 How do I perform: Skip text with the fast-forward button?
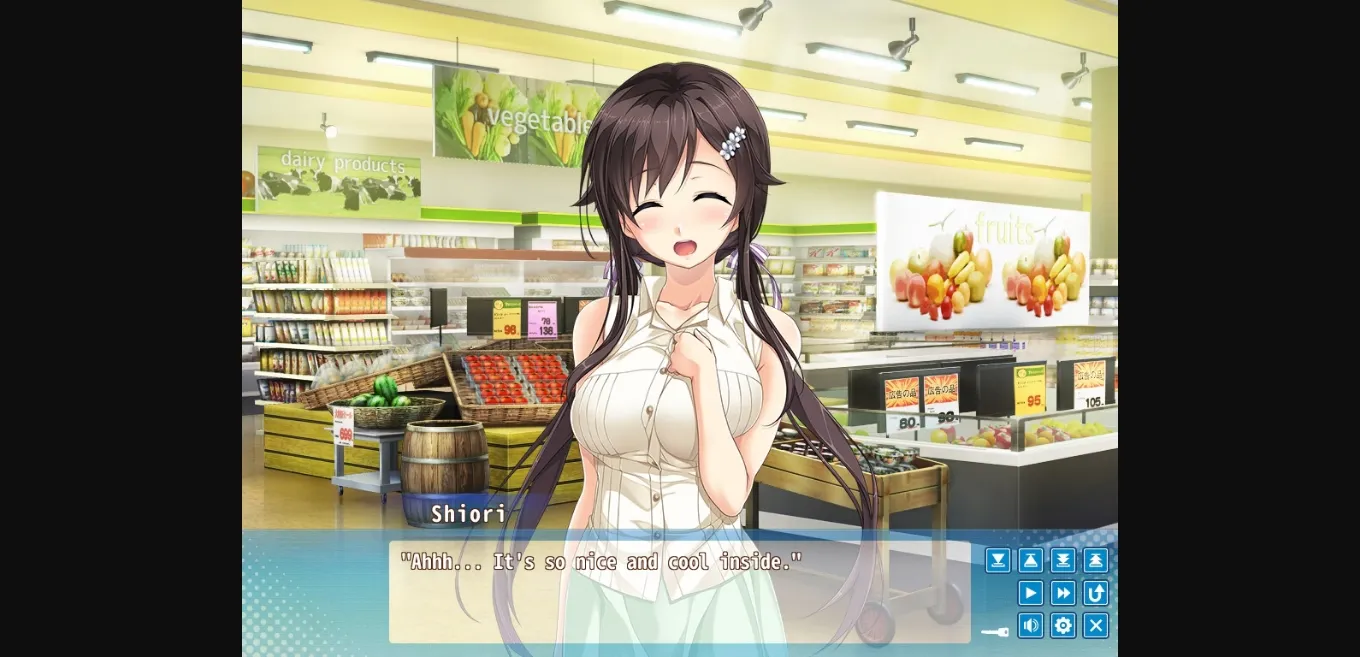pyautogui.click(x=1063, y=593)
